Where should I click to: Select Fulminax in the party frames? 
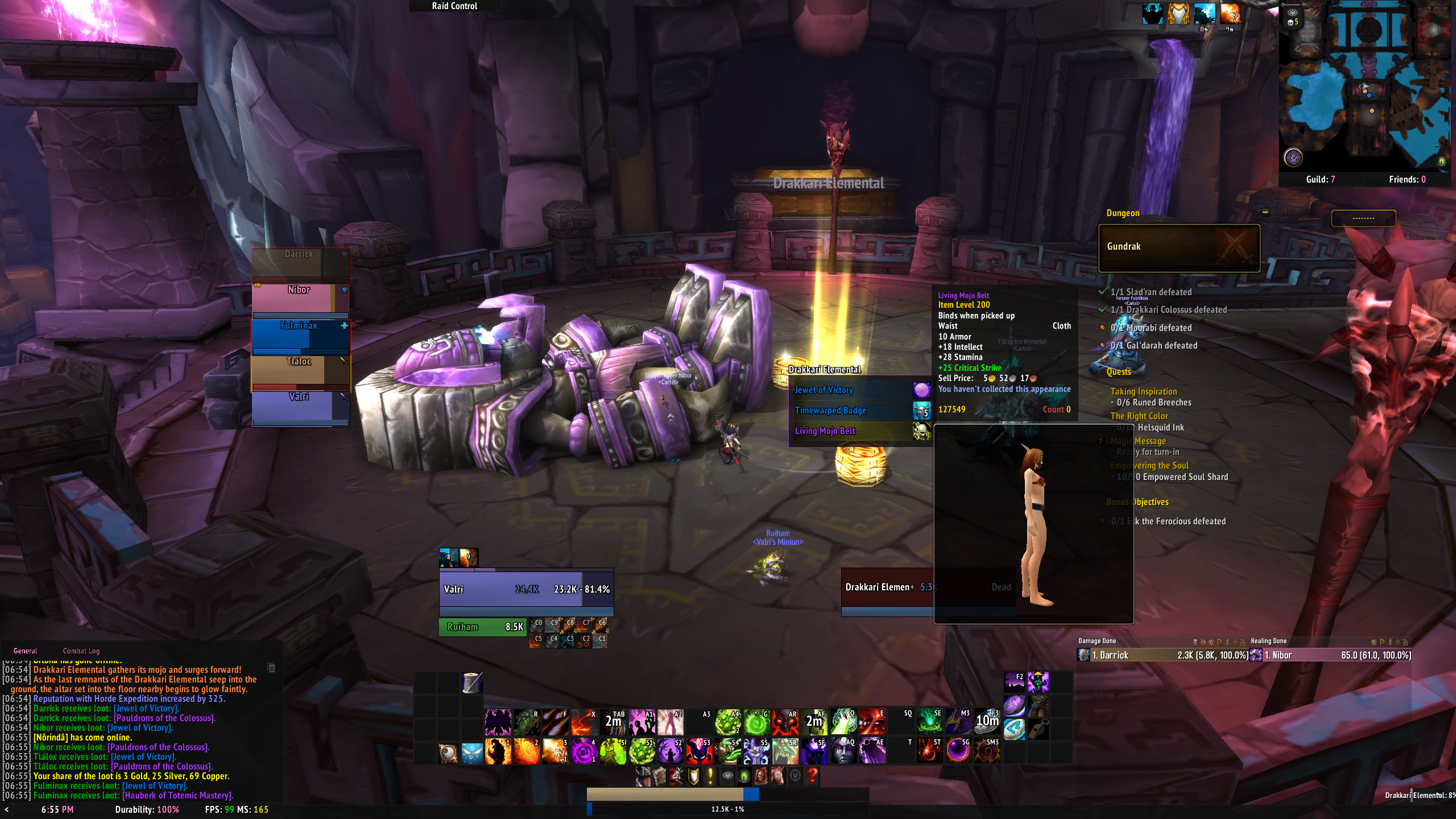point(300,336)
